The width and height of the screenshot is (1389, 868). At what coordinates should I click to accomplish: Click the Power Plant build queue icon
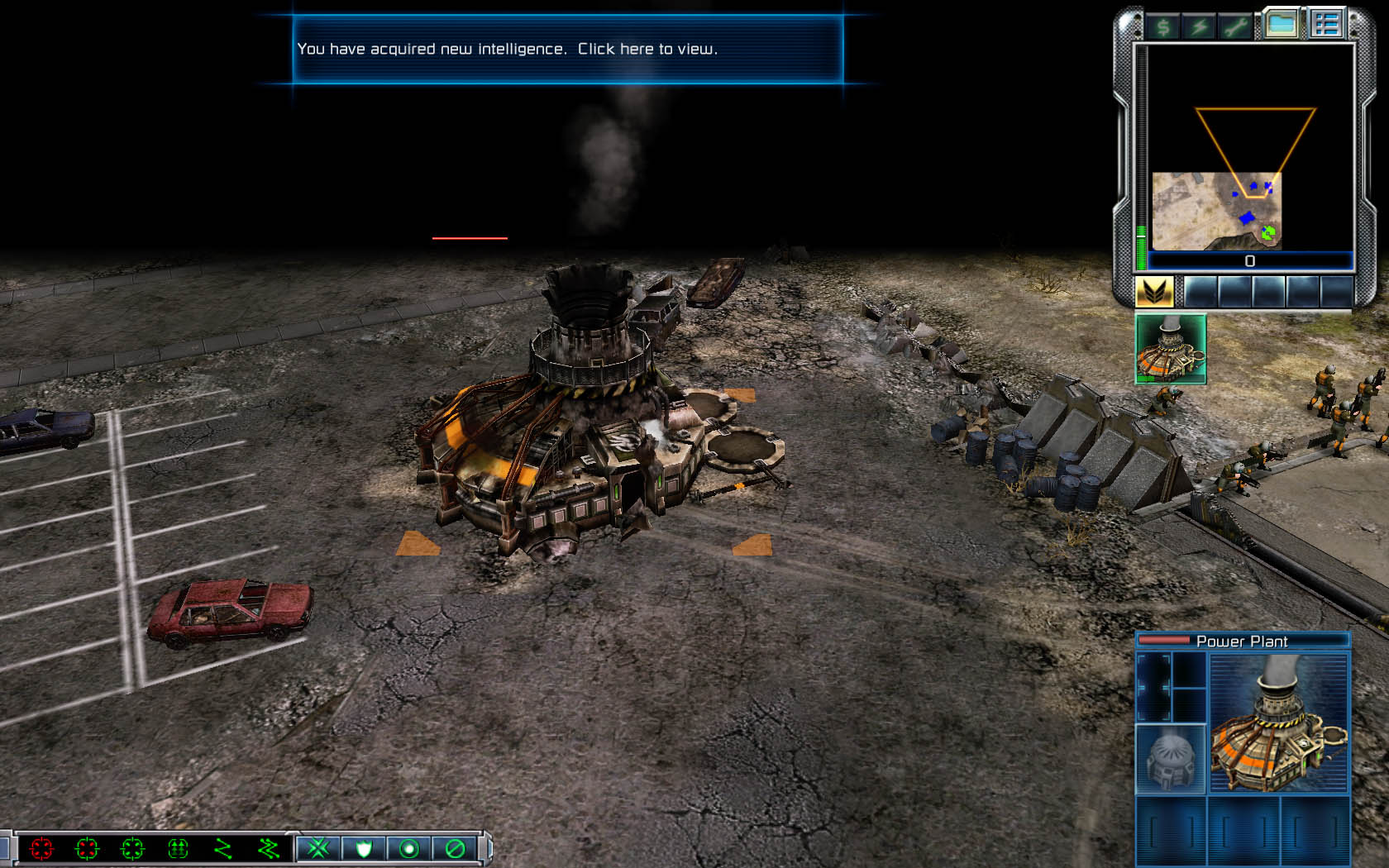pyautogui.click(x=1171, y=348)
